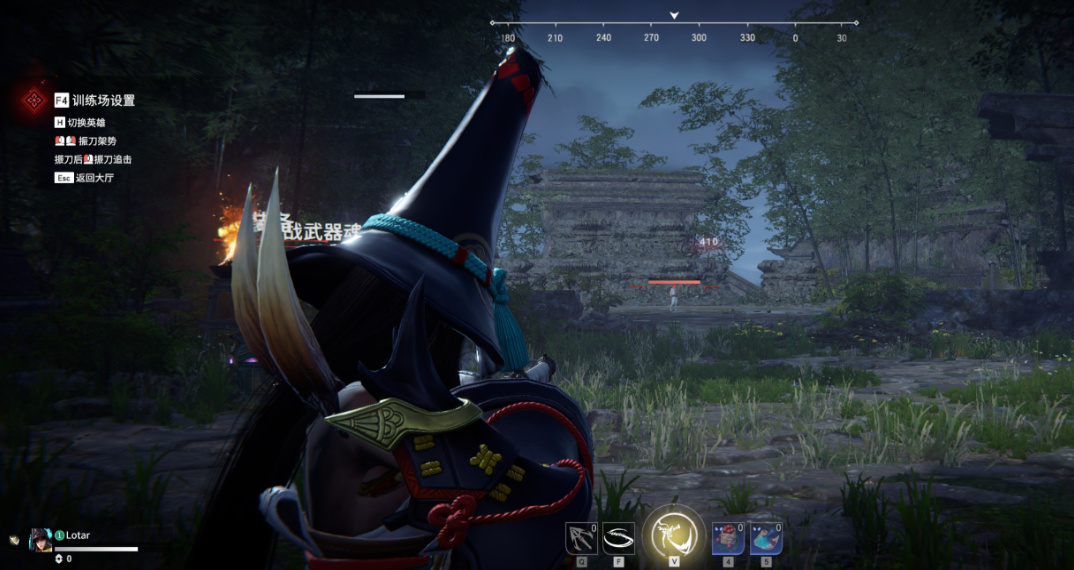Viewport: 1074px width, 570px height.
Task: Activate the curved slash skill icon
Action: 619,538
